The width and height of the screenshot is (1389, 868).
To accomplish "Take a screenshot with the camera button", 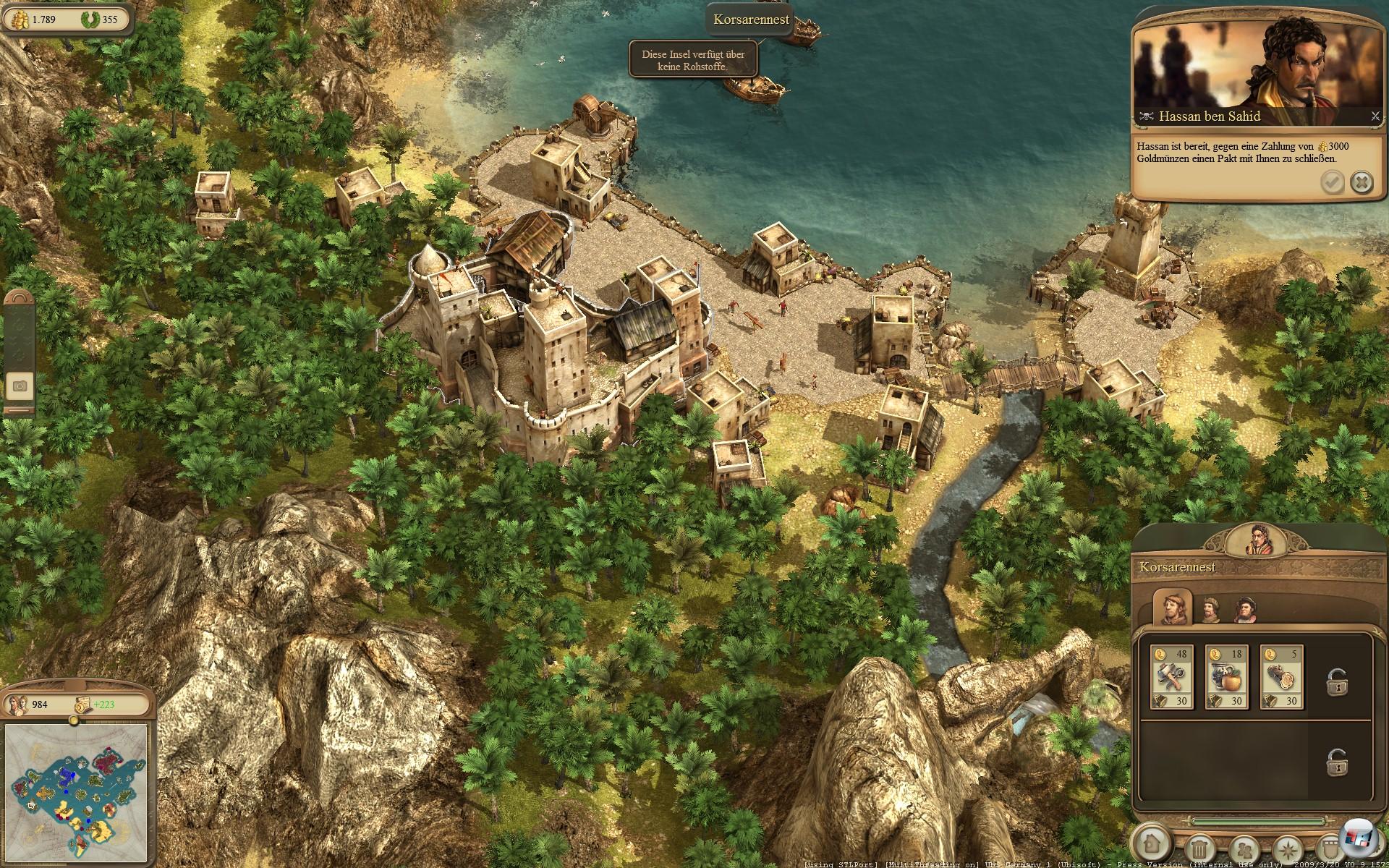I will (20, 386).
